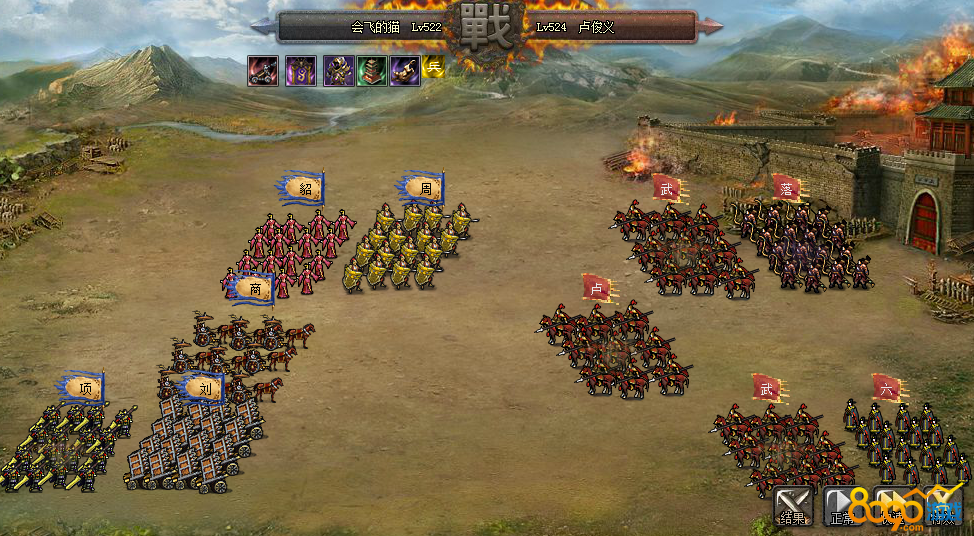Select the golden beast statue icon

click(405, 70)
